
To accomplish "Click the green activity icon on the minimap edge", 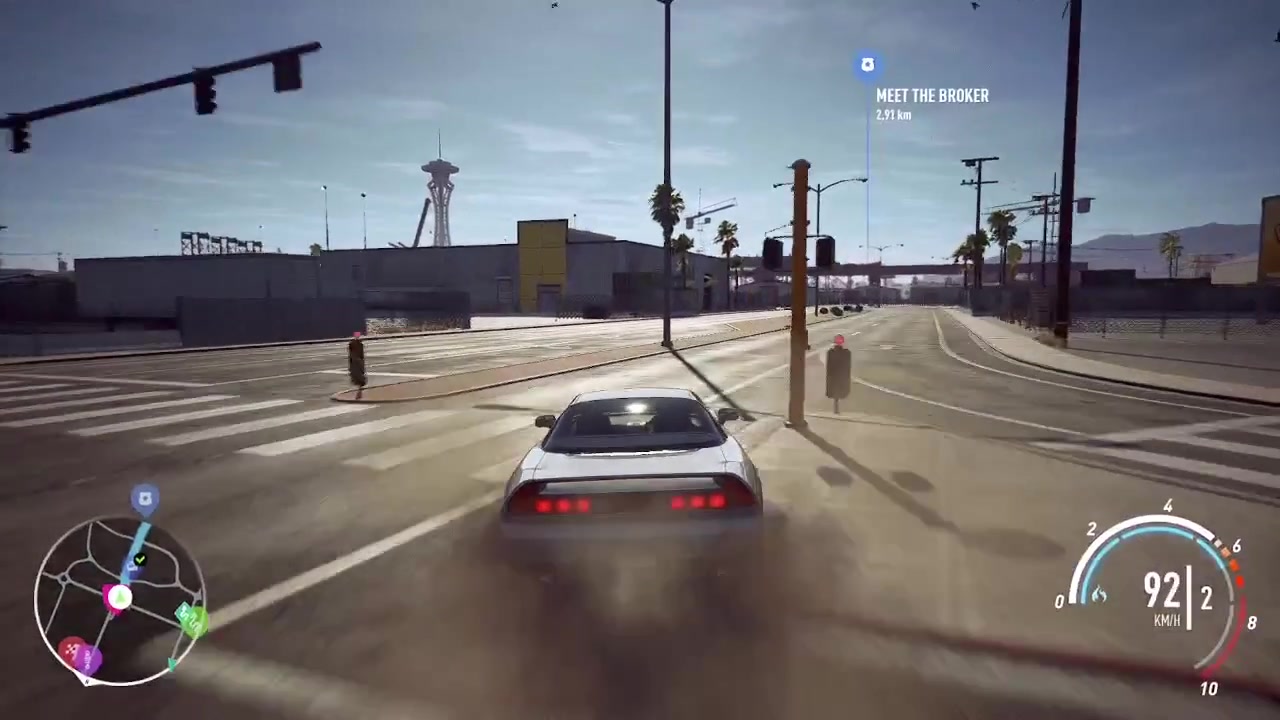I will pyautogui.click(x=193, y=620).
